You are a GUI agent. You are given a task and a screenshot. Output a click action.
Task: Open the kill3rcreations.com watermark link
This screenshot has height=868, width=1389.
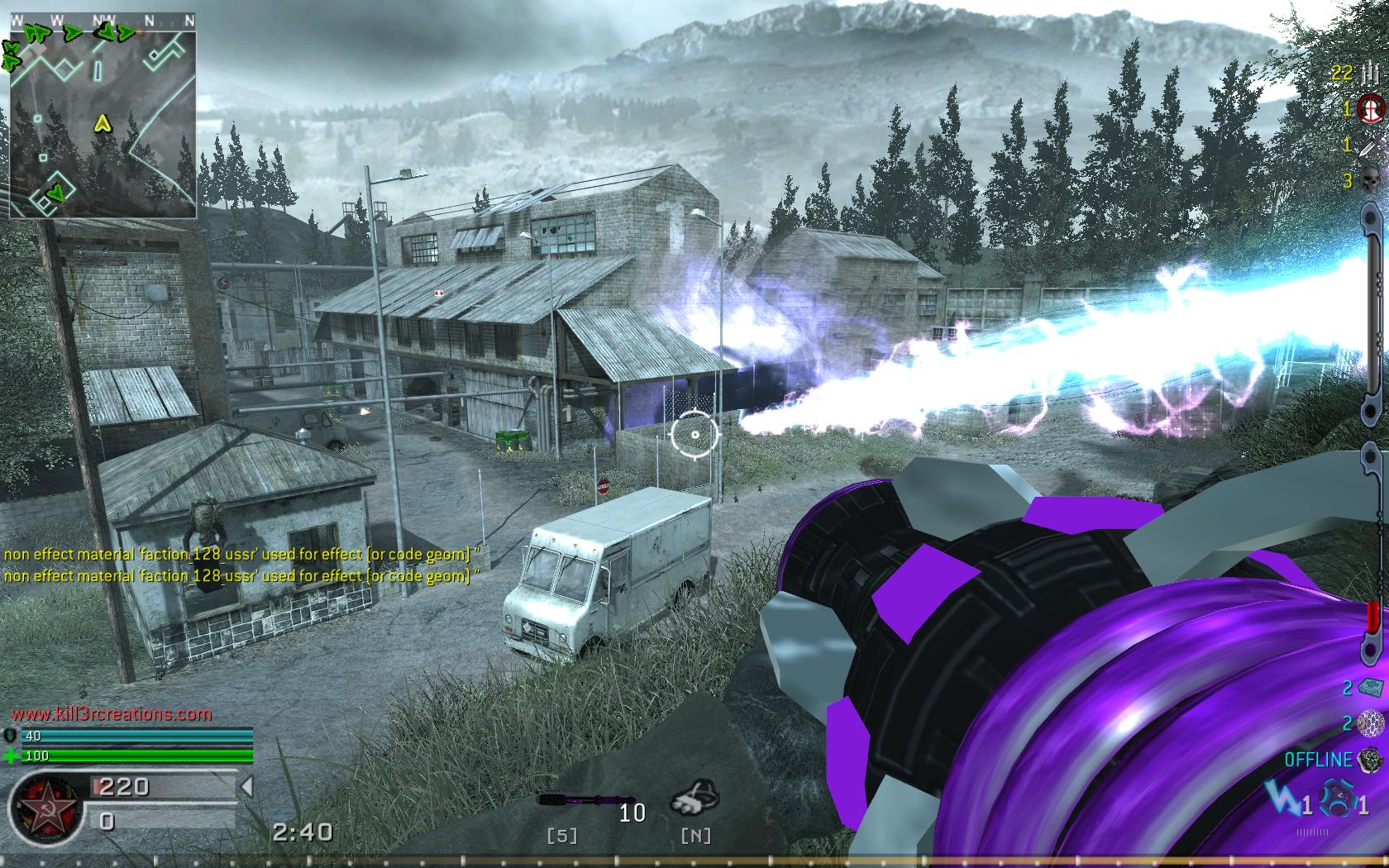click(x=112, y=713)
